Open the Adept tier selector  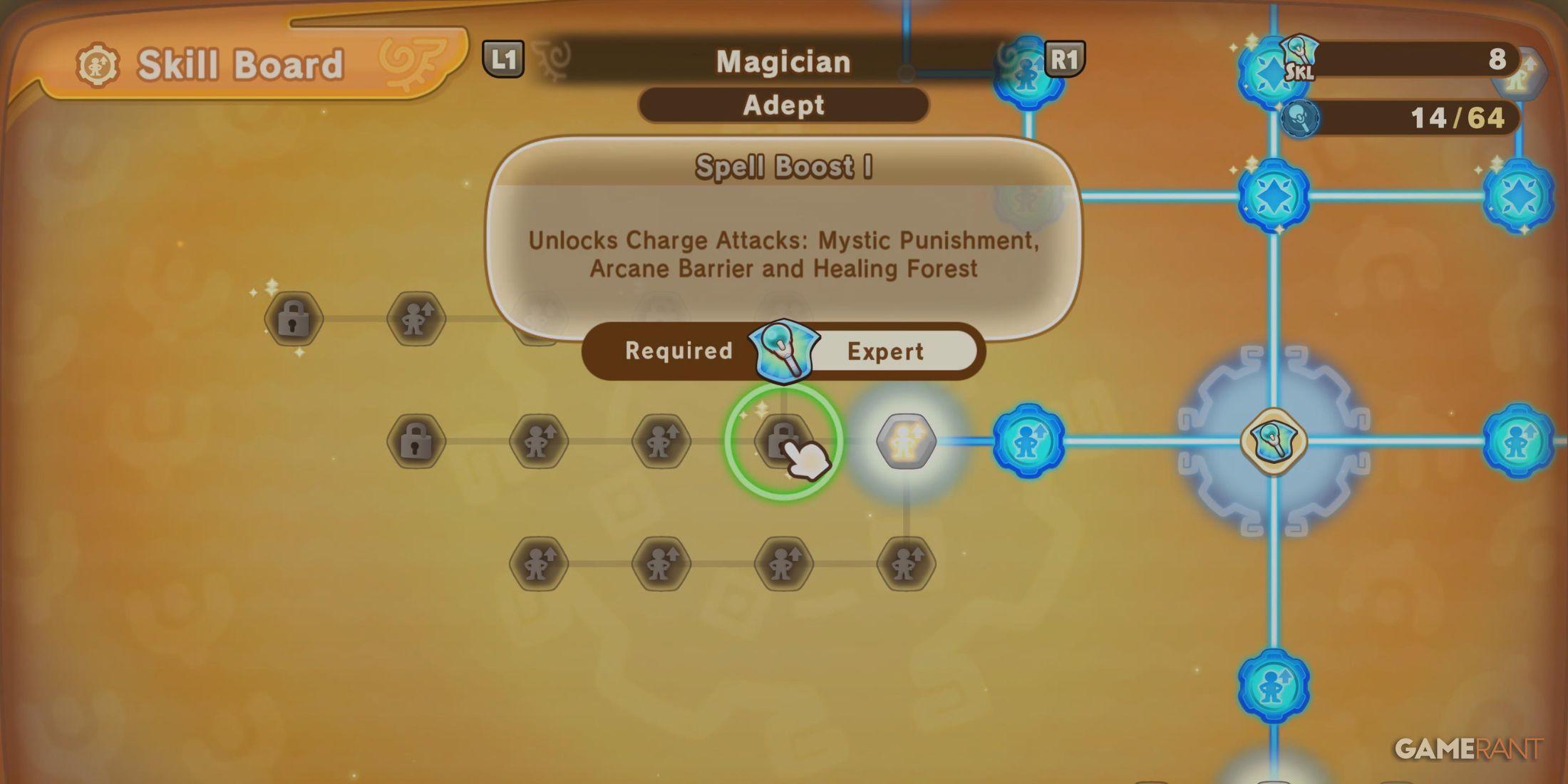[784, 105]
